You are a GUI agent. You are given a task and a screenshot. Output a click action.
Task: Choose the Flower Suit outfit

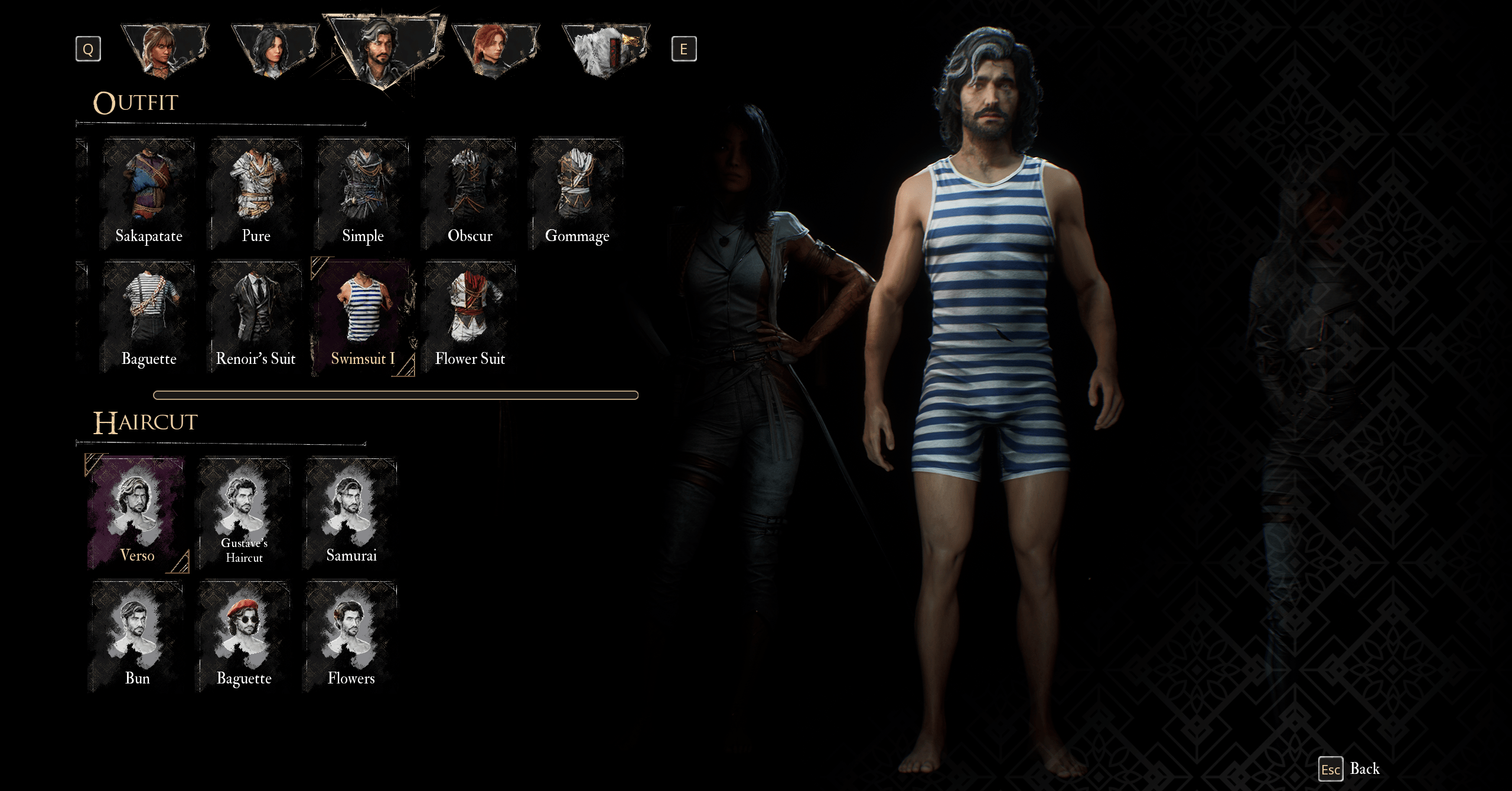coord(470,317)
